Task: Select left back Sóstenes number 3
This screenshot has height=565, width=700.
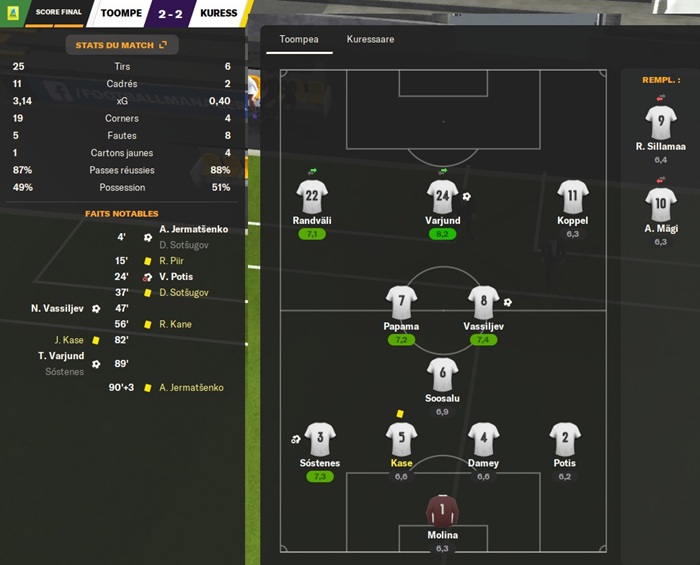Action: 320,440
